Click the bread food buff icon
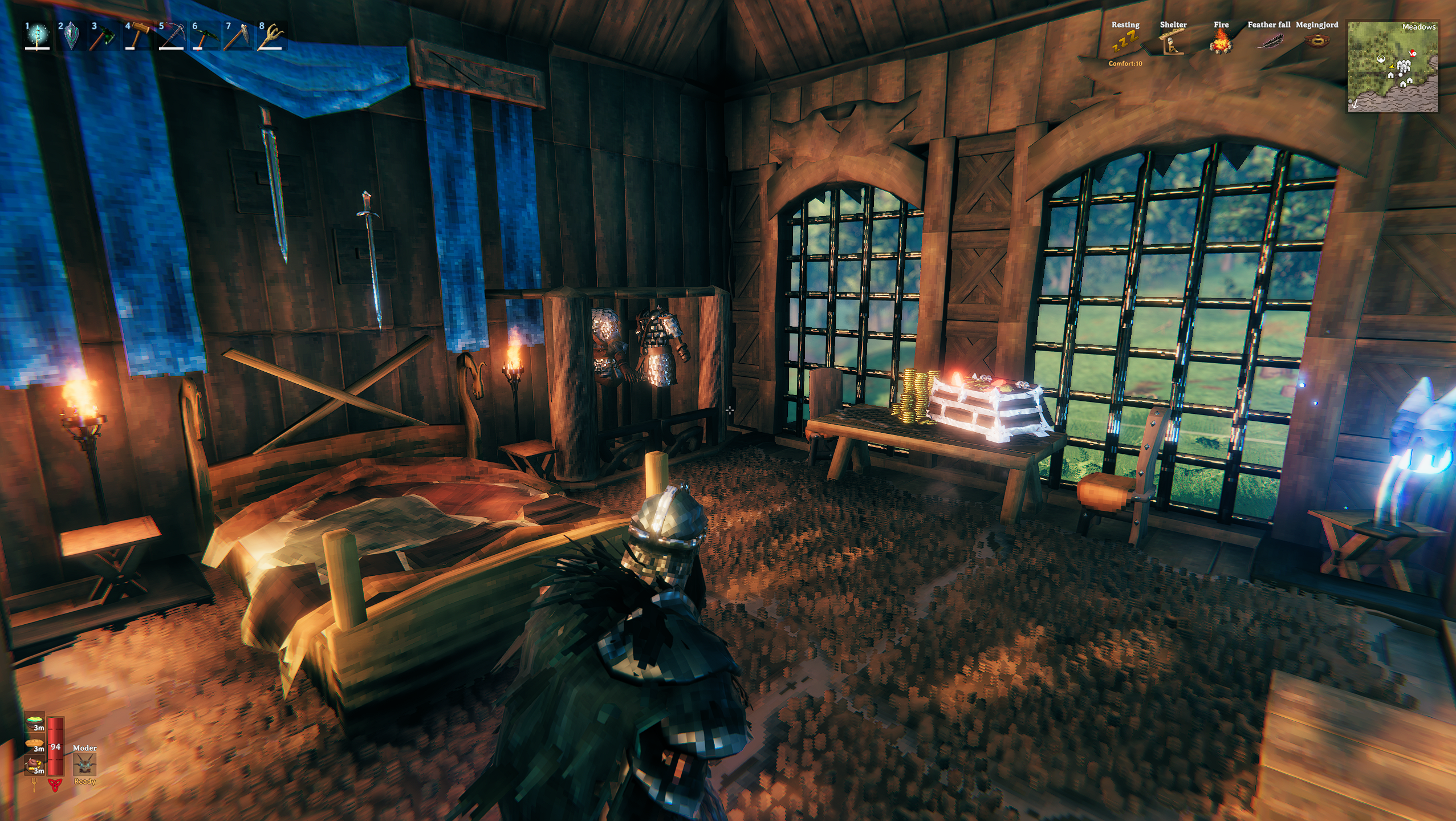The image size is (1456, 821). pyautogui.click(x=35, y=743)
